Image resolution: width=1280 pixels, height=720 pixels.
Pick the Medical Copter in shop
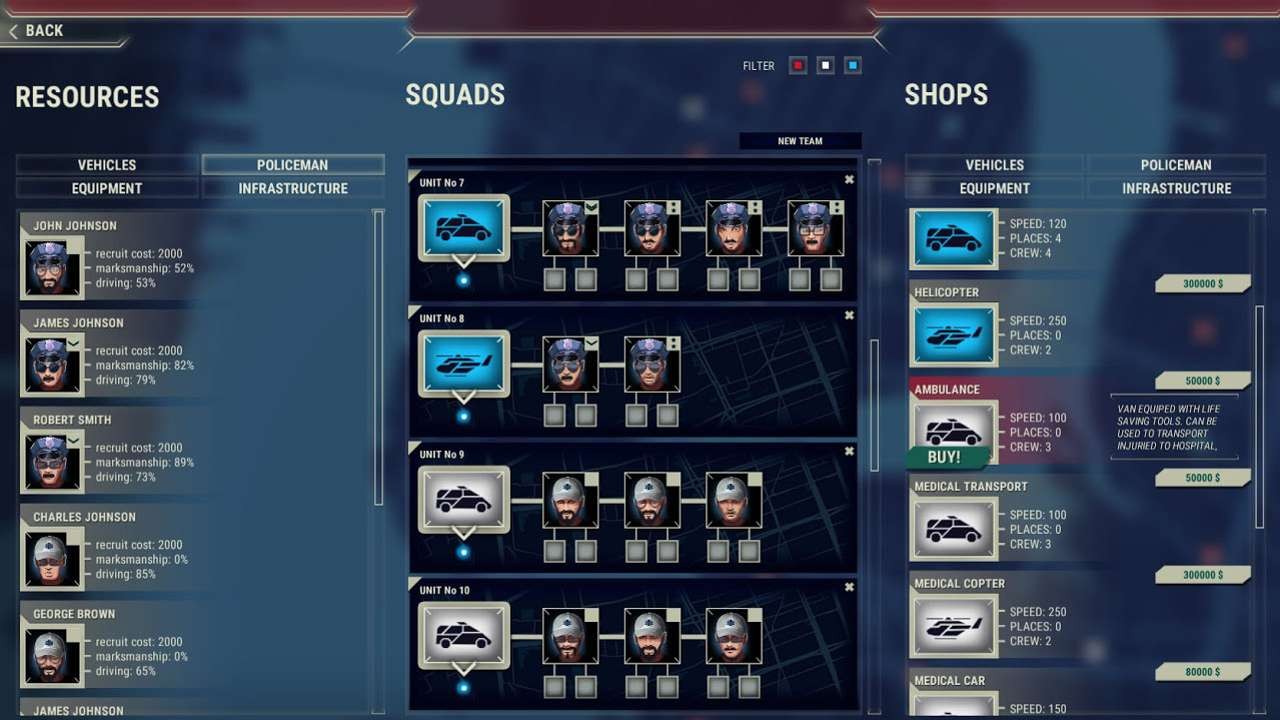(x=953, y=627)
